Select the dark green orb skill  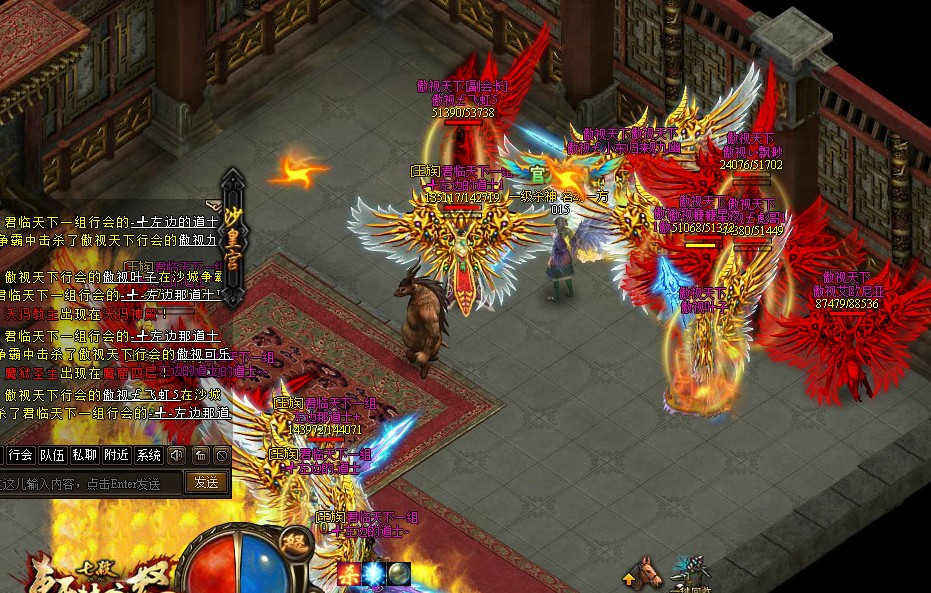[399, 574]
